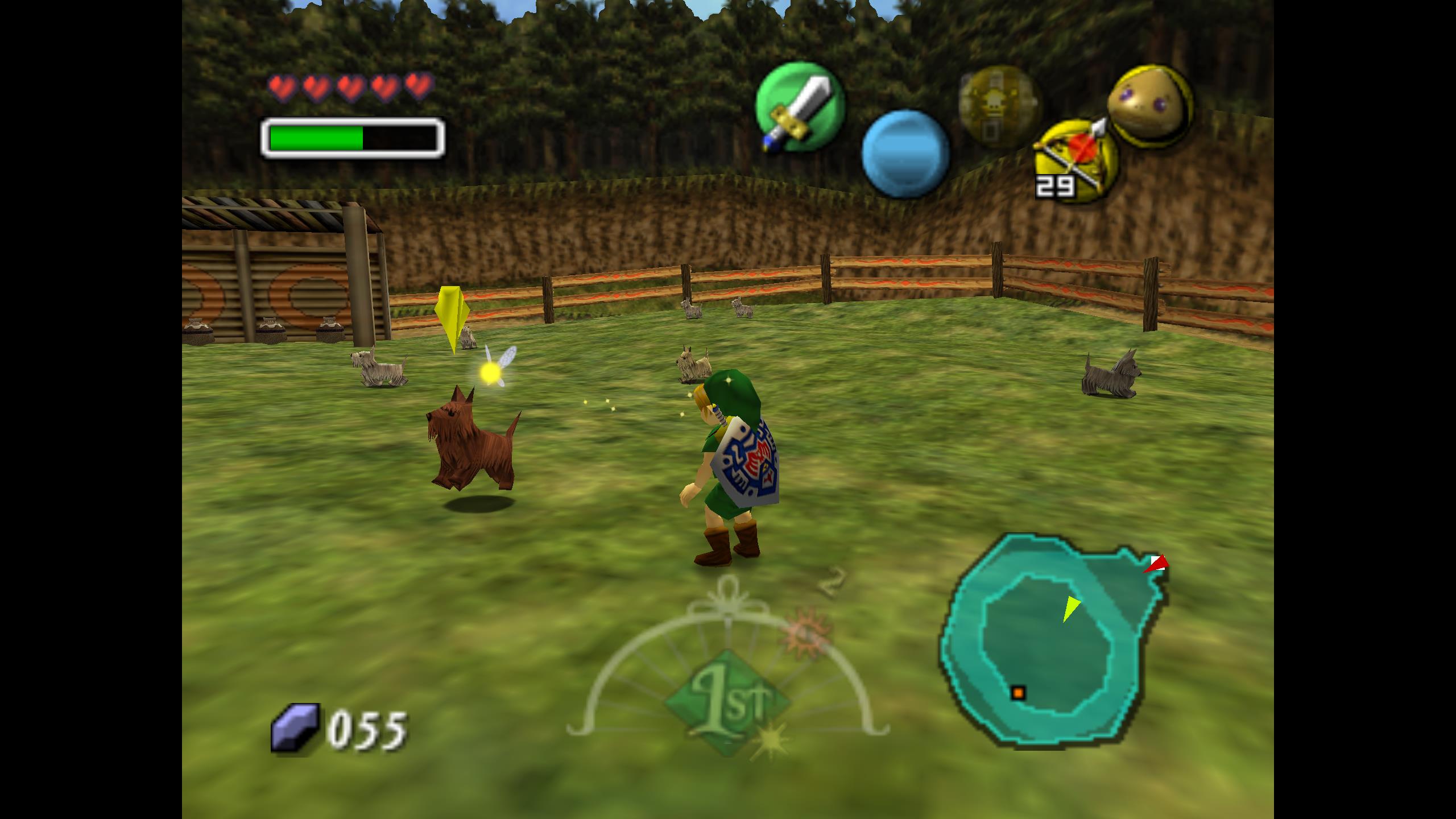Image resolution: width=1456 pixels, height=819 pixels.
Task: Click the orange square marker on the minimap
Action: 1017,693
